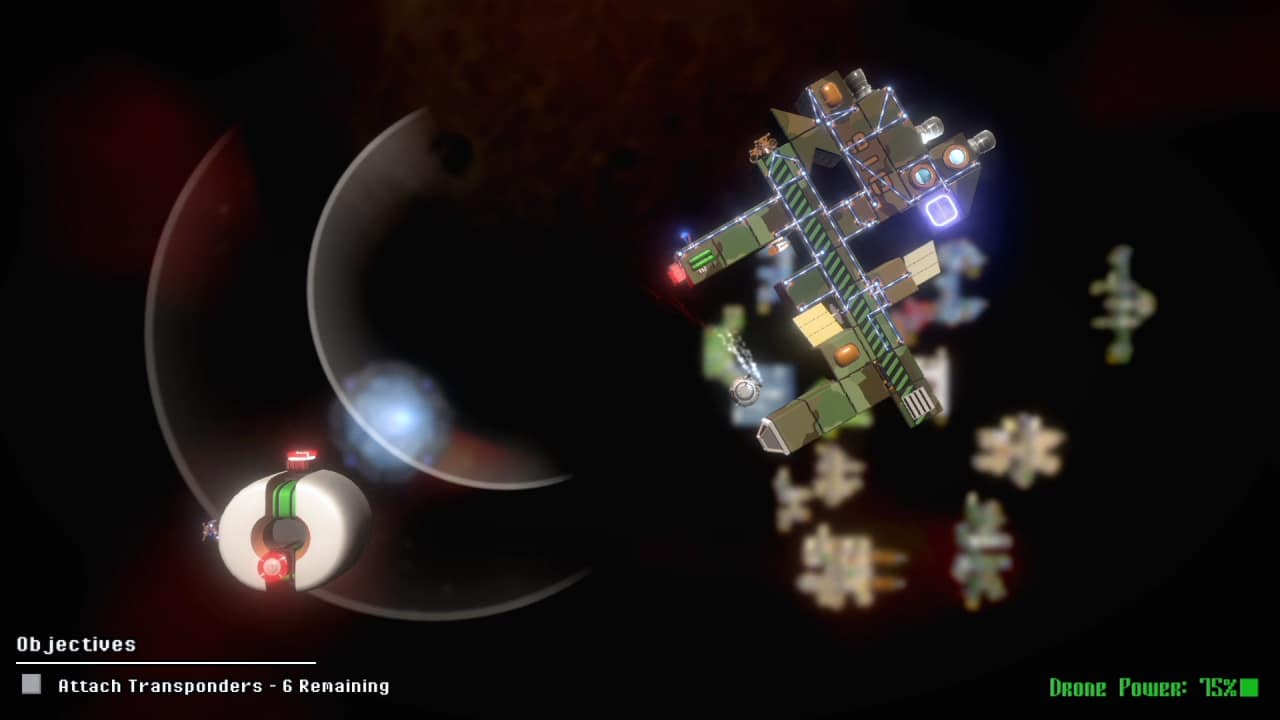Image resolution: width=1280 pixels, height=720 pixels.
Task: Toggle the red dial on the drone
Action: point(273,567)
